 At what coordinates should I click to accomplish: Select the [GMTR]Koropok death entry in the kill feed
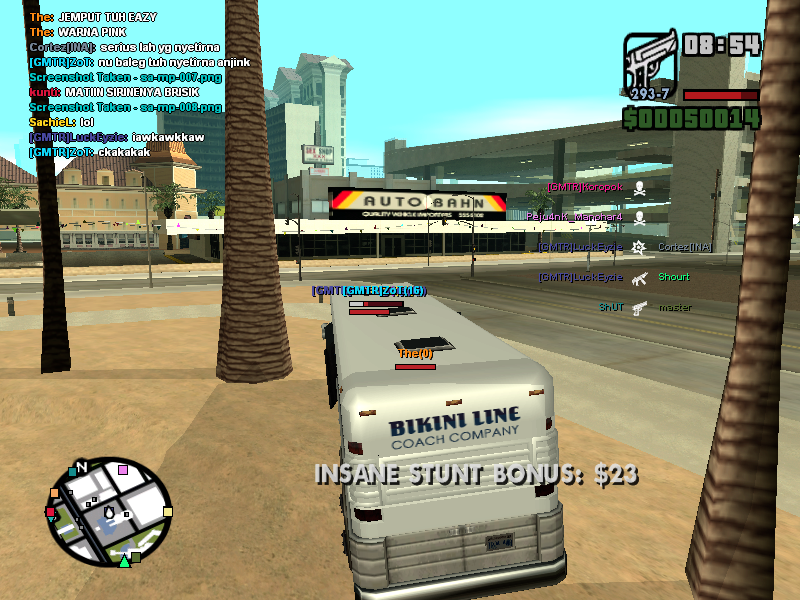(x=597, y=187)
